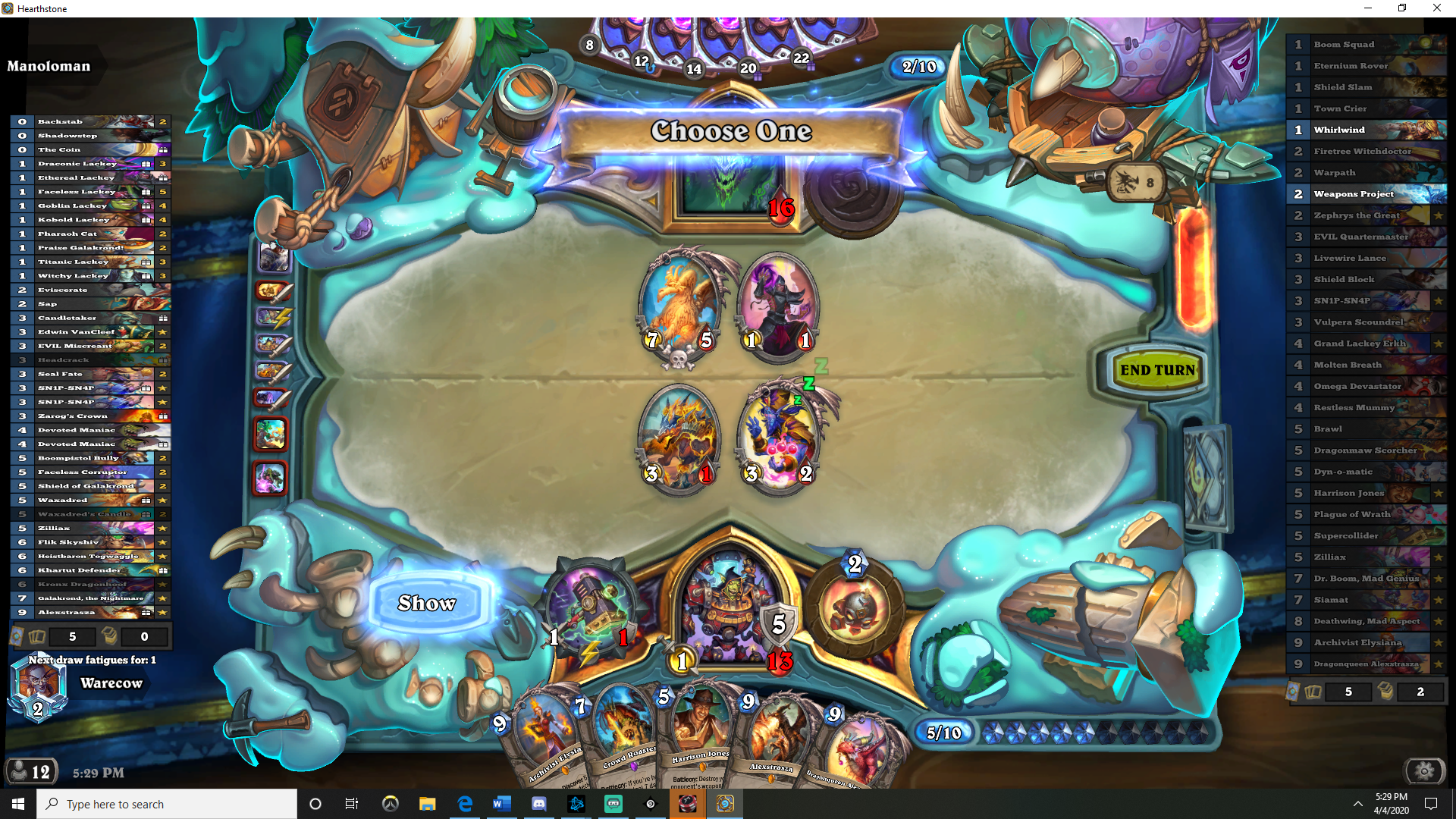Screen dimensions: 1456x819
Task: Open Hearthstone settings via the gear icon
Action: [x=1424, y=770]
